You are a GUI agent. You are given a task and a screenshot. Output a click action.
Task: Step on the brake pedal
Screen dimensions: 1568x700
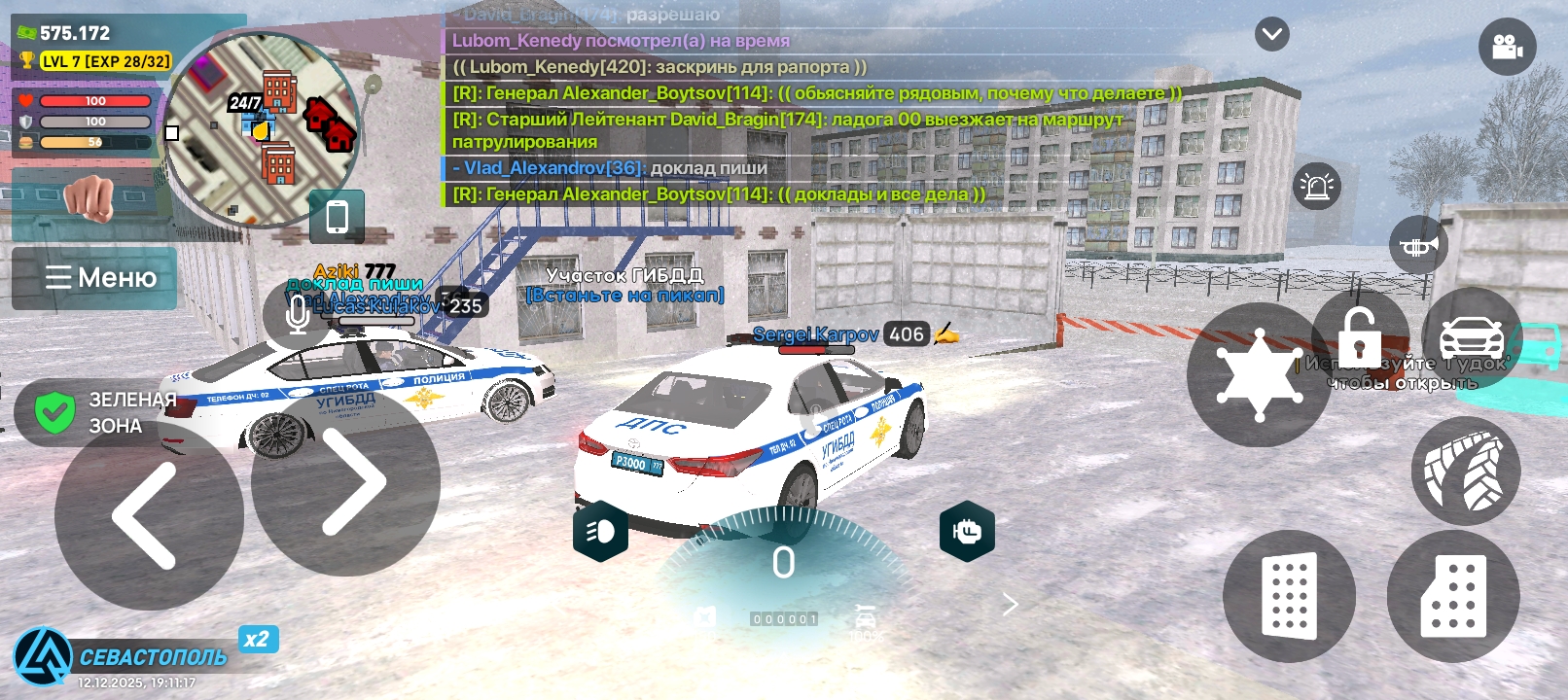point(1289,596)
